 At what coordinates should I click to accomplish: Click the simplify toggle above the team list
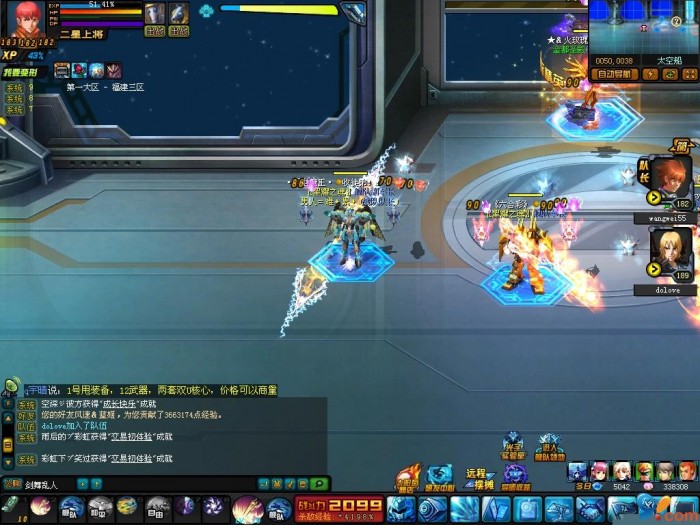click(x=683, y=144)
